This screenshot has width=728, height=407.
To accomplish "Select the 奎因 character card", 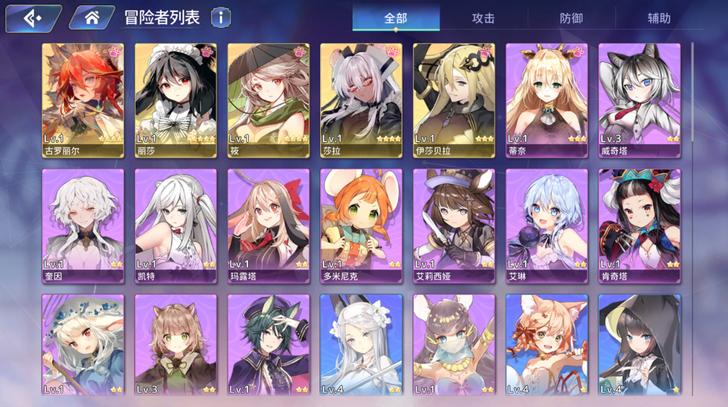I will [82, 225].
